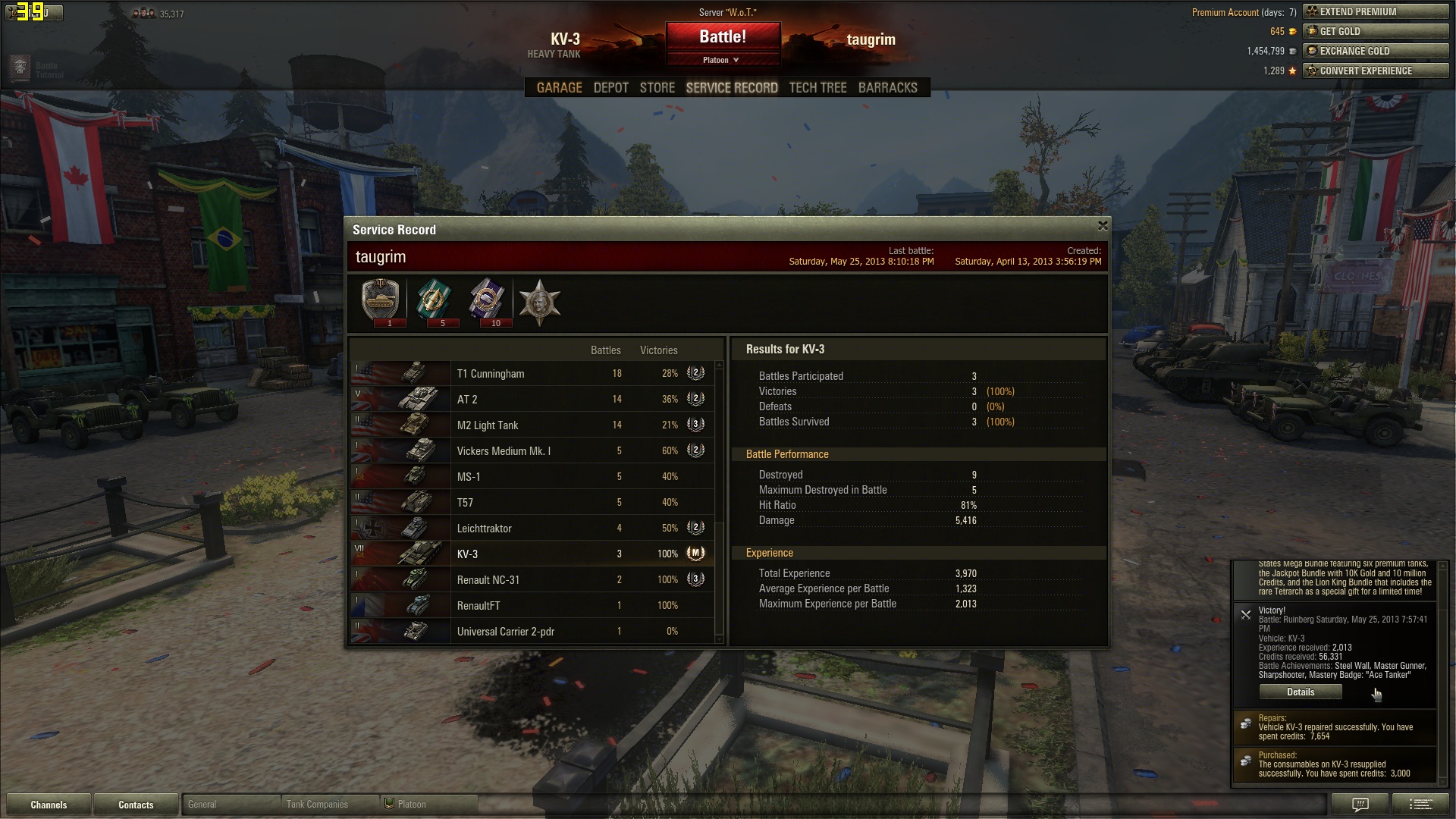
Task: Open Exchange Gold
Action: pos(1375,52)
